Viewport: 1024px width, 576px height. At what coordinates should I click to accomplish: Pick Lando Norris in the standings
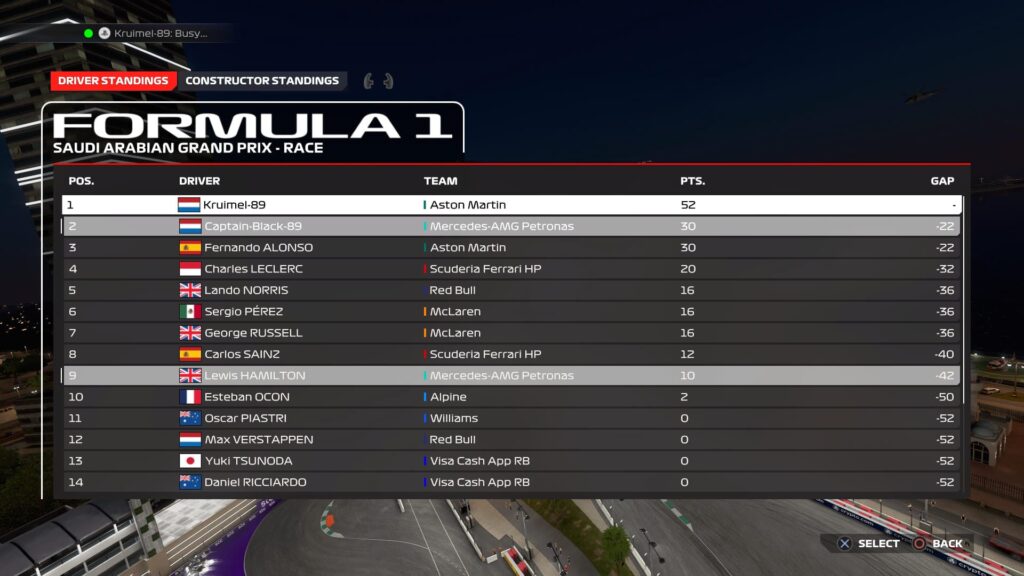[511, 290]
